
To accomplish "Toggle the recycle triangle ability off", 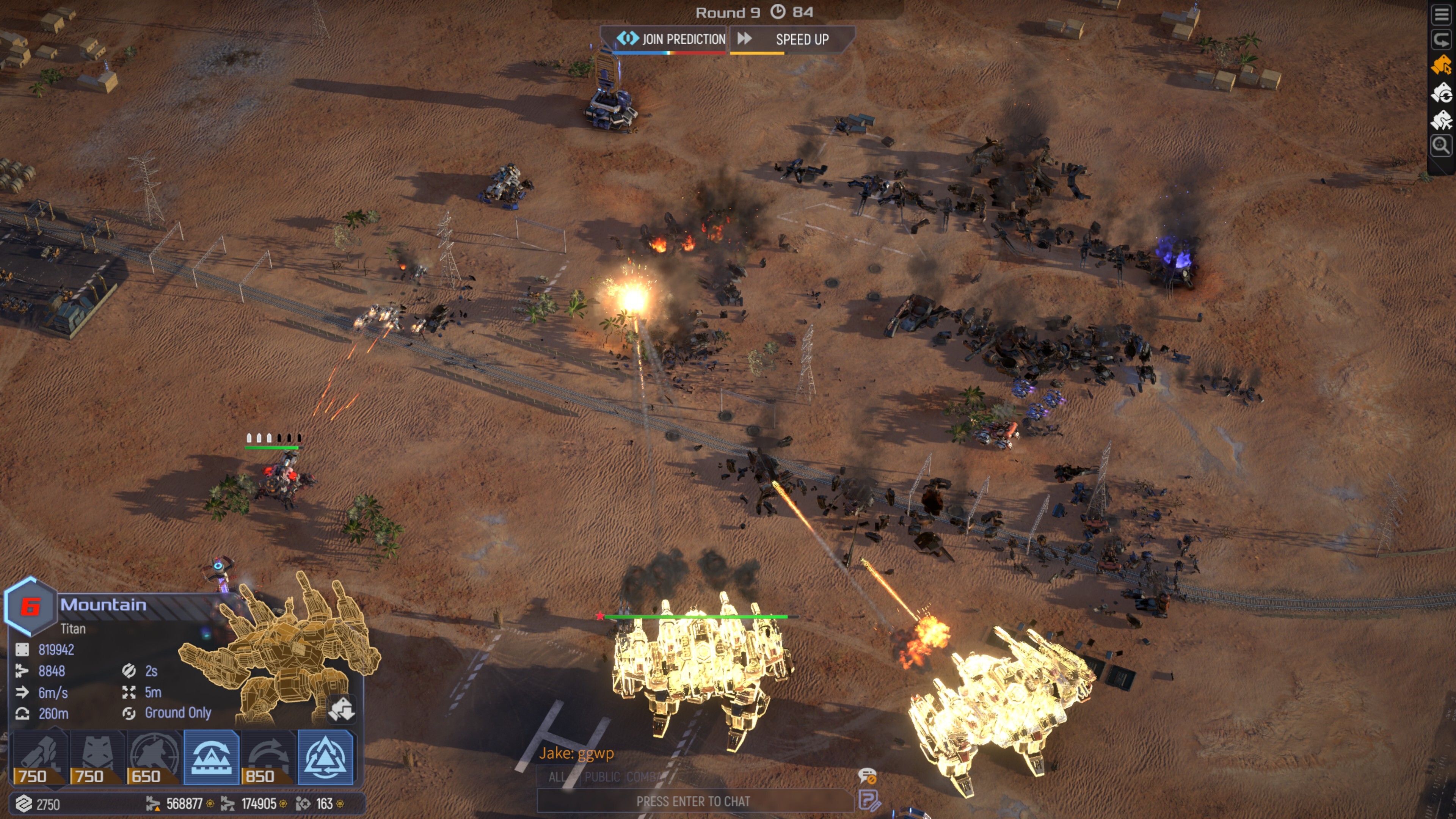I will (328, 758).
